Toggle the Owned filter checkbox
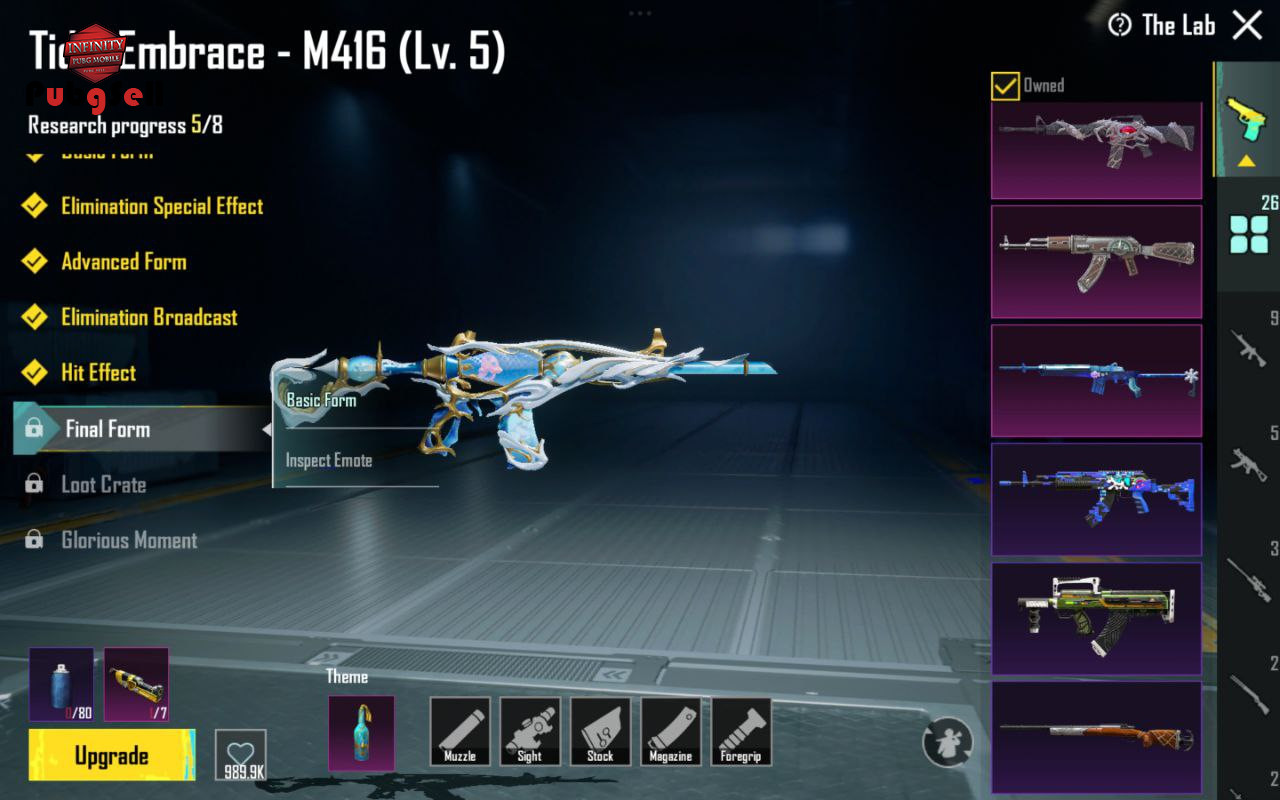Screen dimensions: 1280x800 [x=1005, y=86]
